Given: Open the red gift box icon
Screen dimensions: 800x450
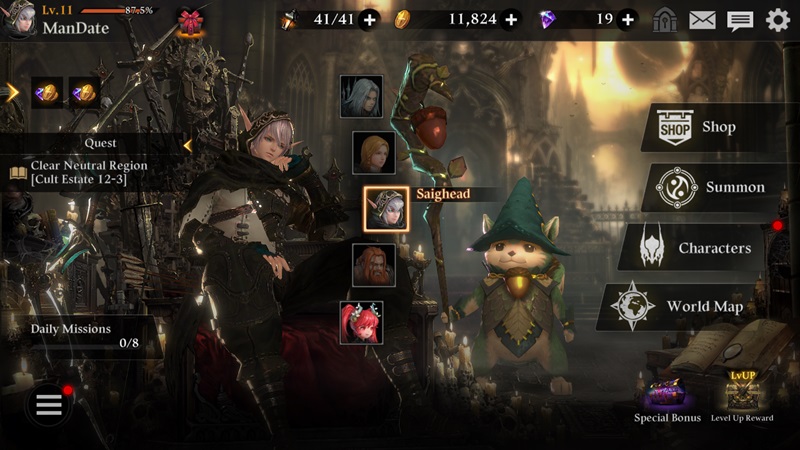Looking at the screenshot, I should (189, 19).
